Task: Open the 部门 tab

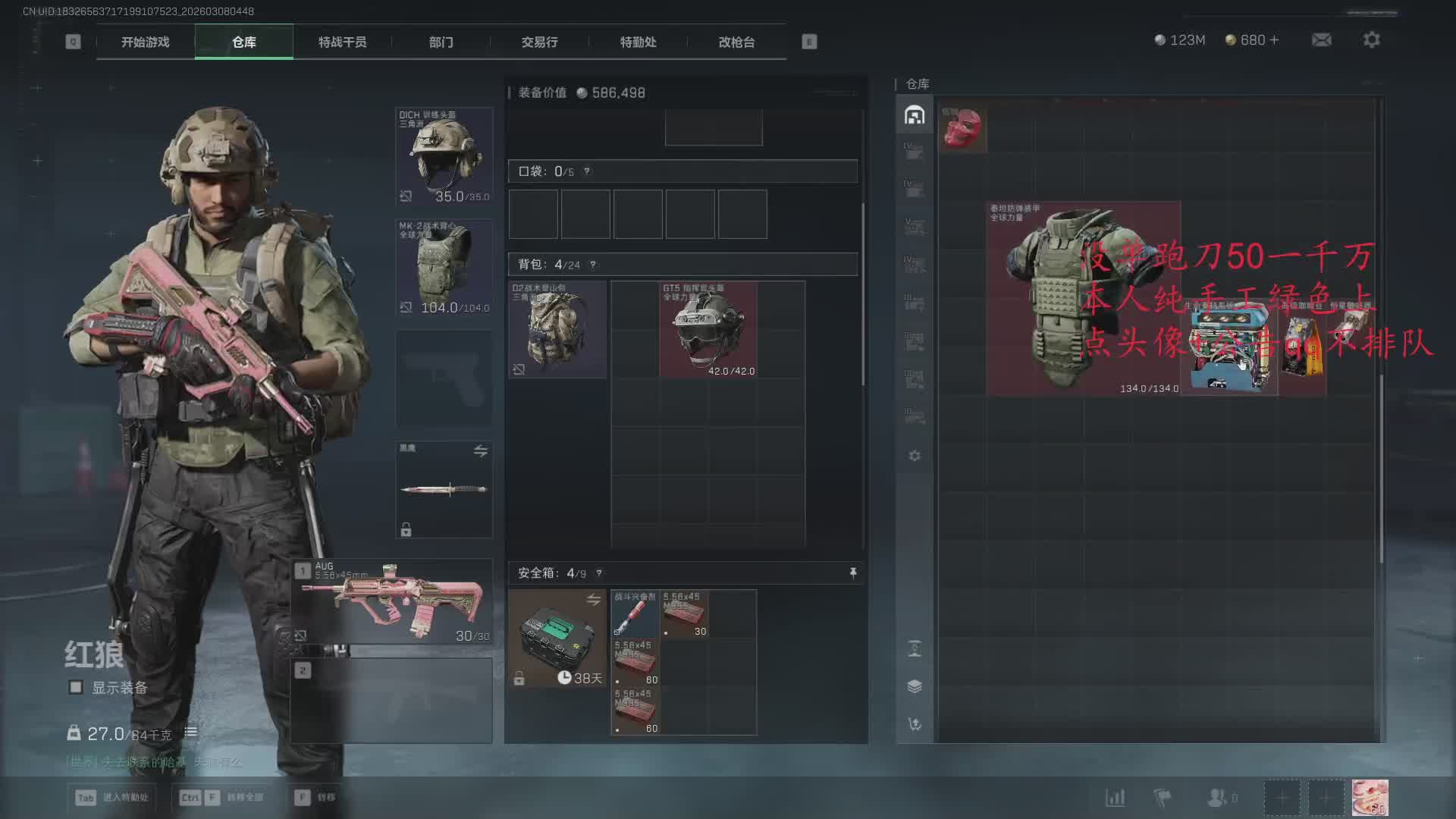Action: 441,42
